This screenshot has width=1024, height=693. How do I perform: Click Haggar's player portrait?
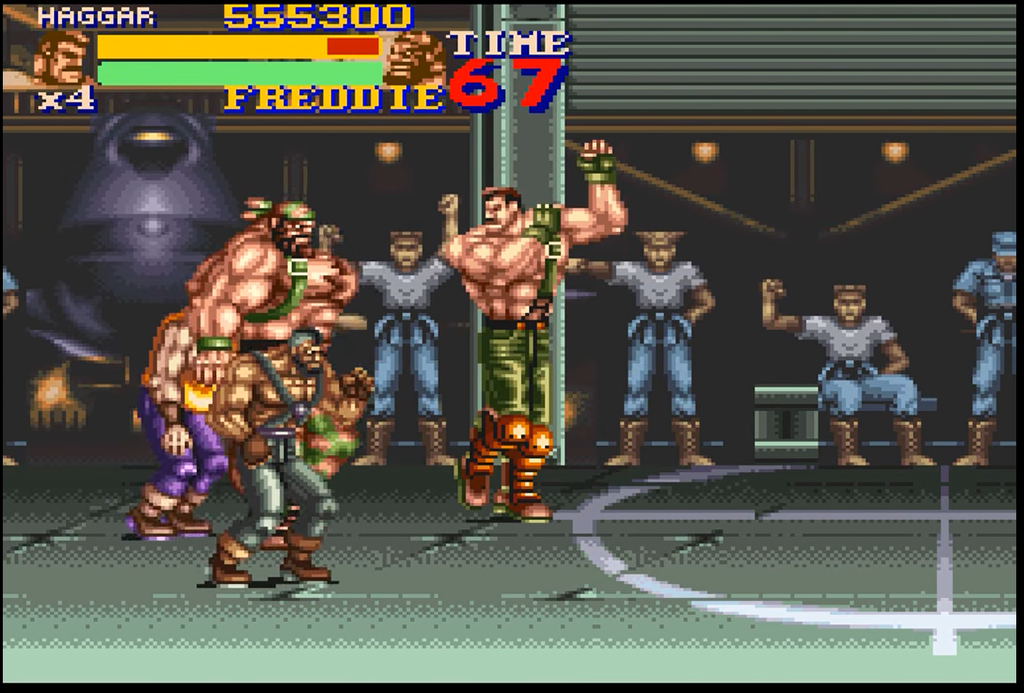[62, 59]
